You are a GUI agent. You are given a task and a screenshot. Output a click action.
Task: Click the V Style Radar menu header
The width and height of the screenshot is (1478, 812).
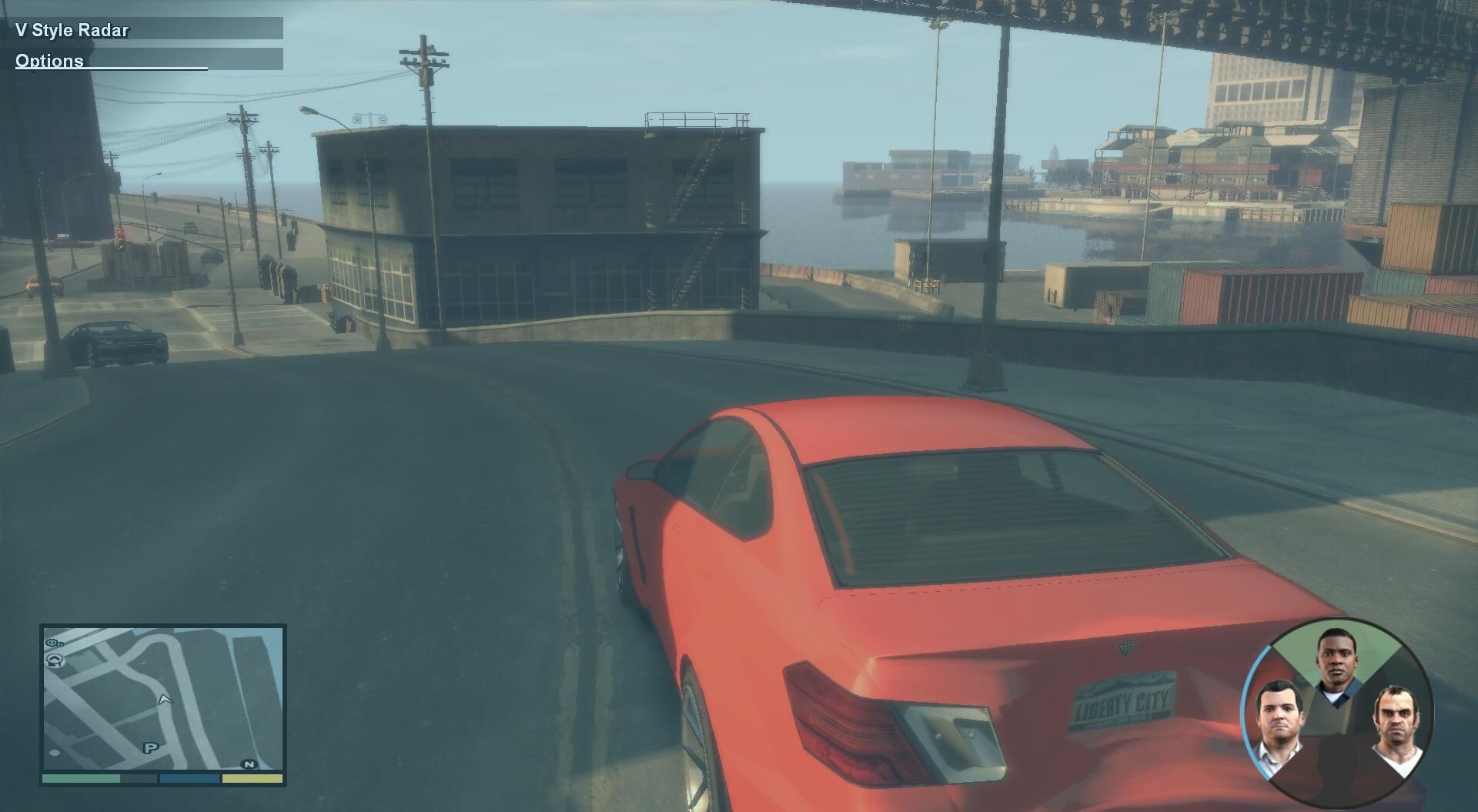(72, 30)
